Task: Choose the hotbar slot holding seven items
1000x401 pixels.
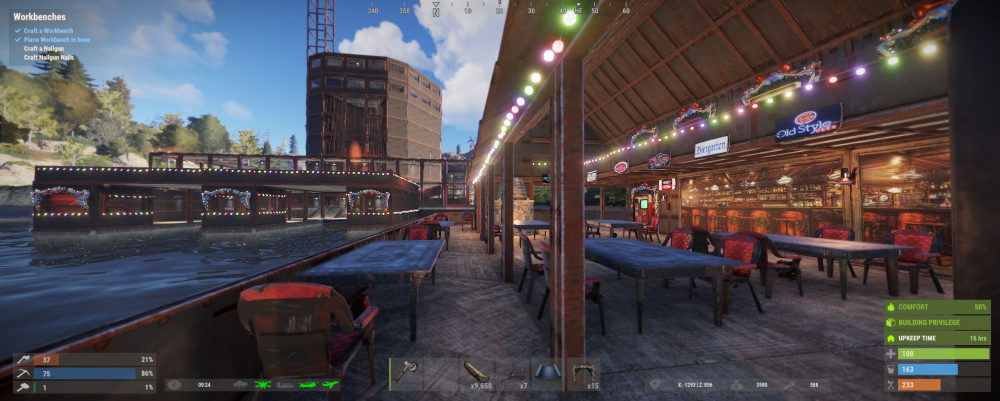Action: pos(513,373)
